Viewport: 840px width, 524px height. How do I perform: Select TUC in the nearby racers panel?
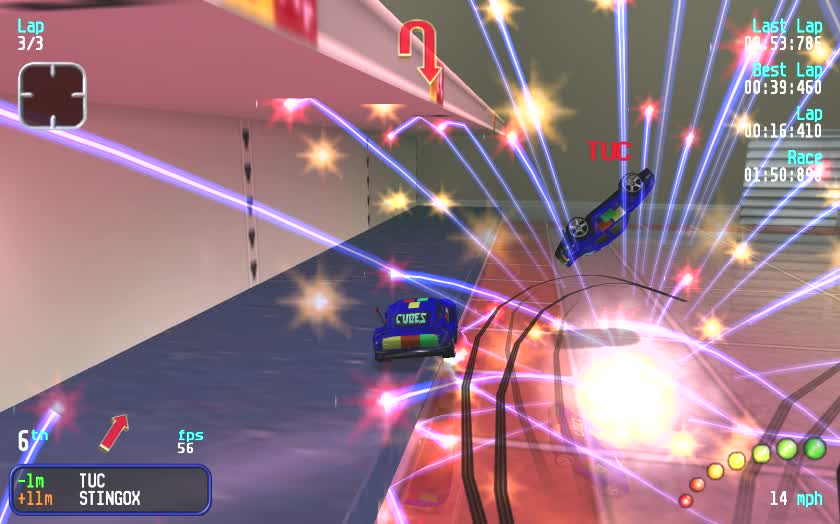pos(92,481)
